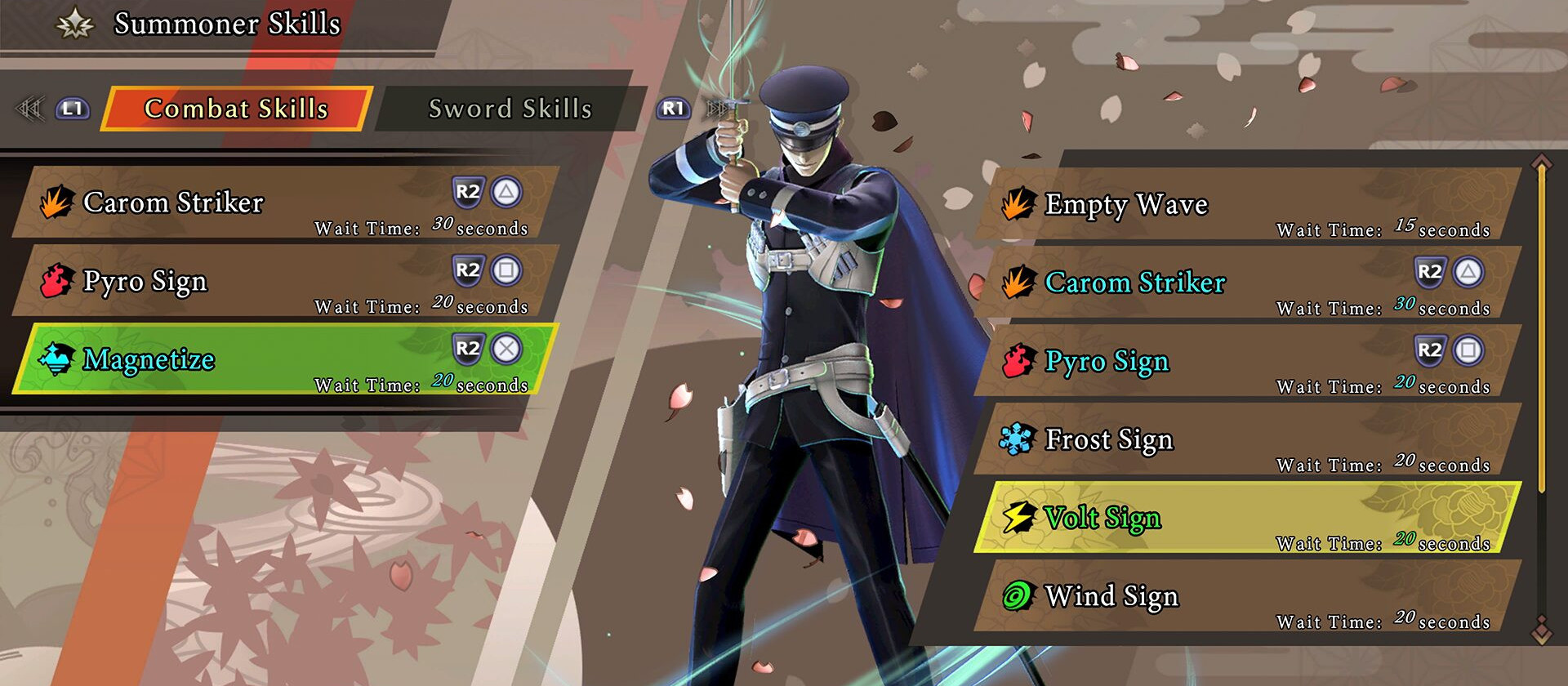Open the Combat Skills tab
This screenshot has width=1568, height=686.
[235, 109]
